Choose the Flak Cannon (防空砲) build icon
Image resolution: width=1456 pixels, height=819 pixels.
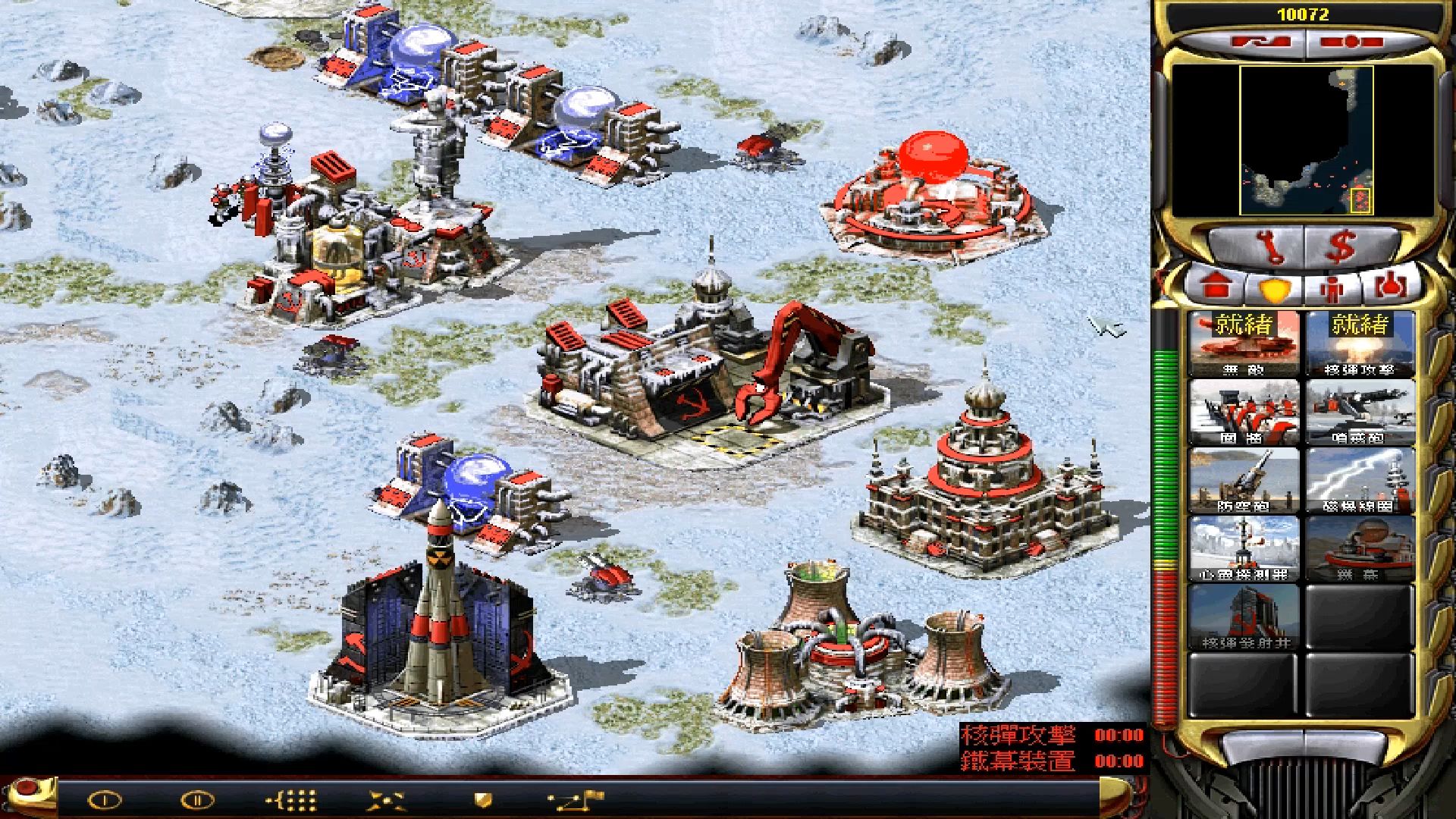(1244, 481)
